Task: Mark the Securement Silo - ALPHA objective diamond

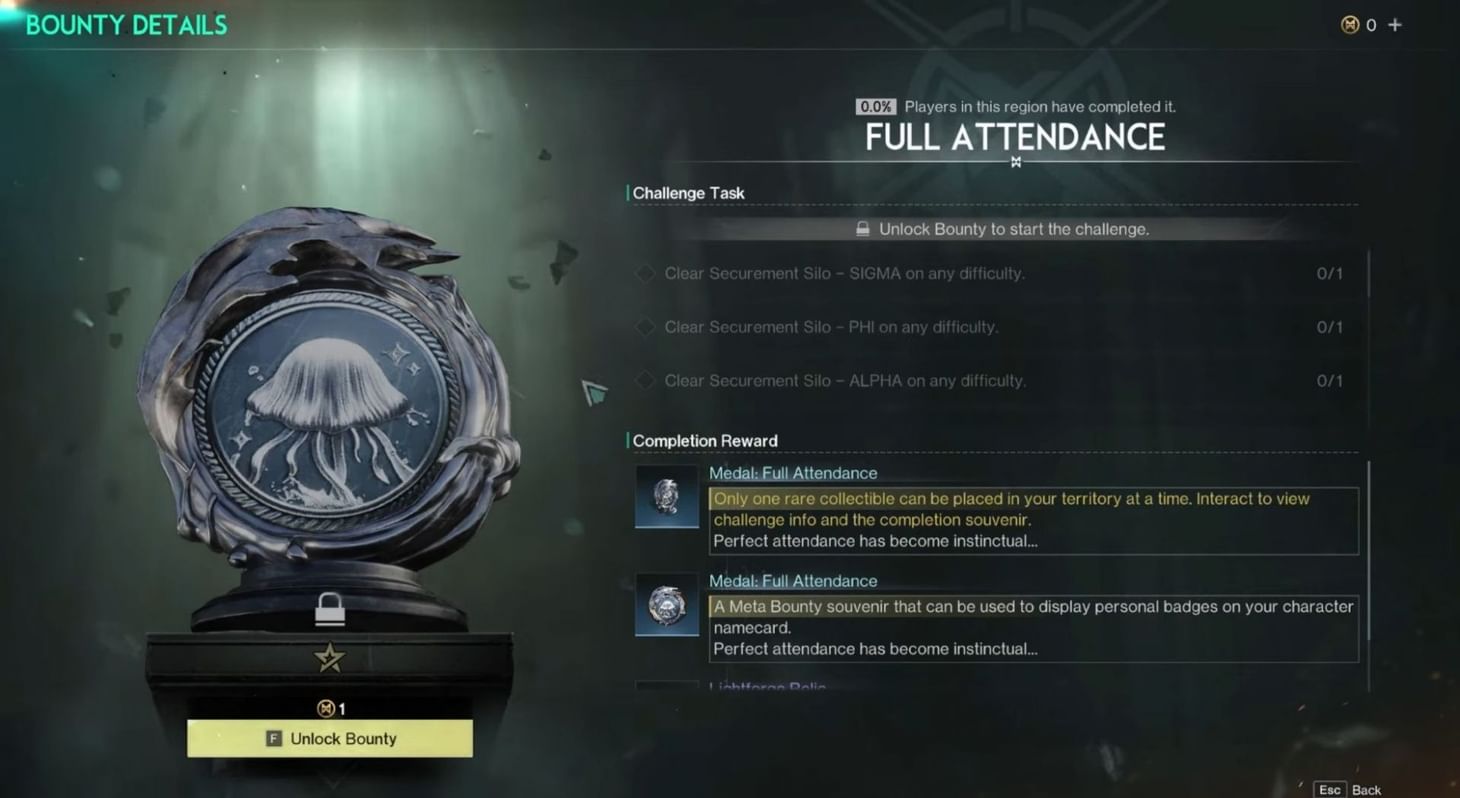Action: (x=644, y=380)
